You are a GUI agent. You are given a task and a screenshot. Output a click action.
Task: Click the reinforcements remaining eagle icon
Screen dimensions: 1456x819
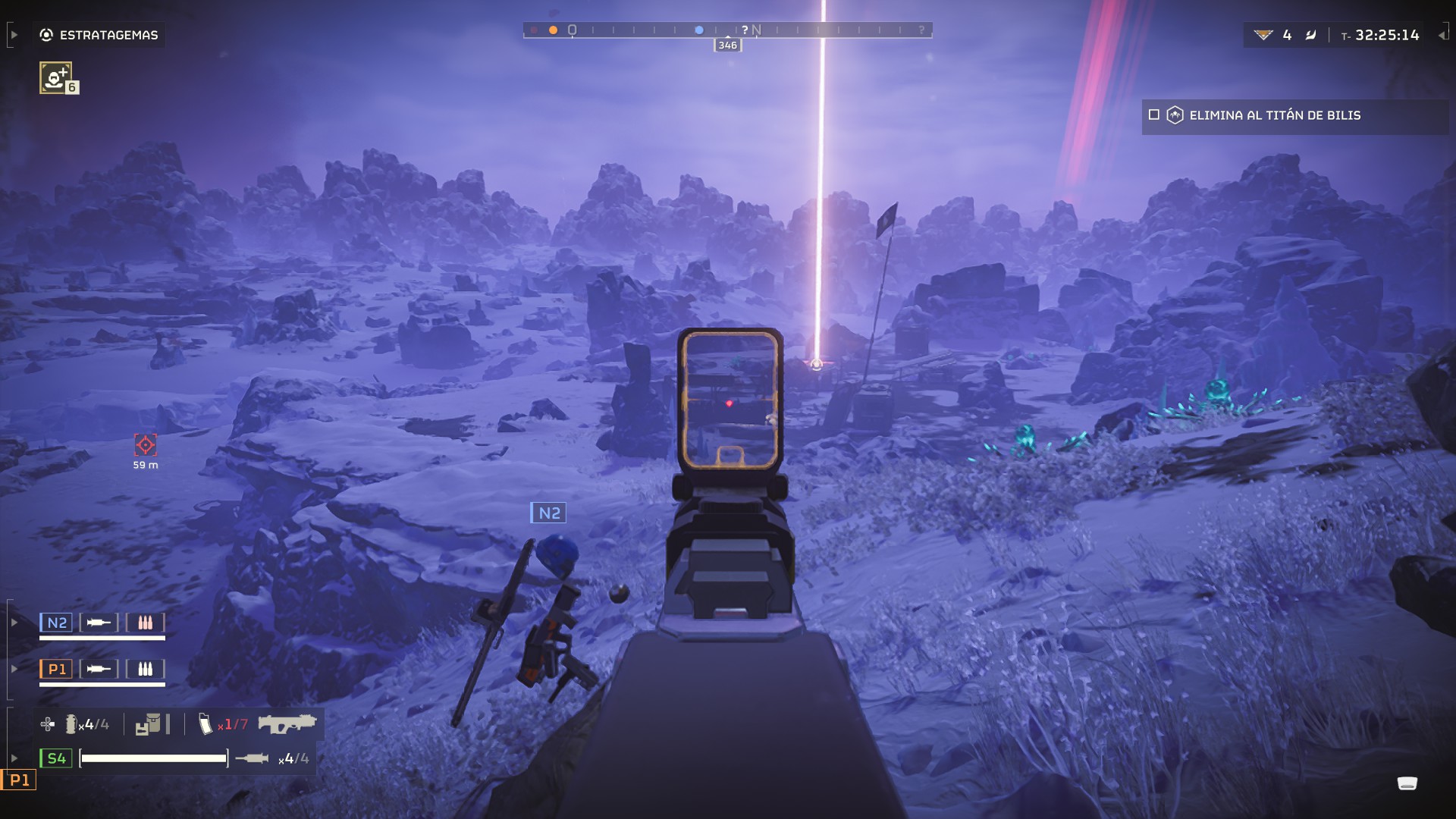coord(1263,35)
